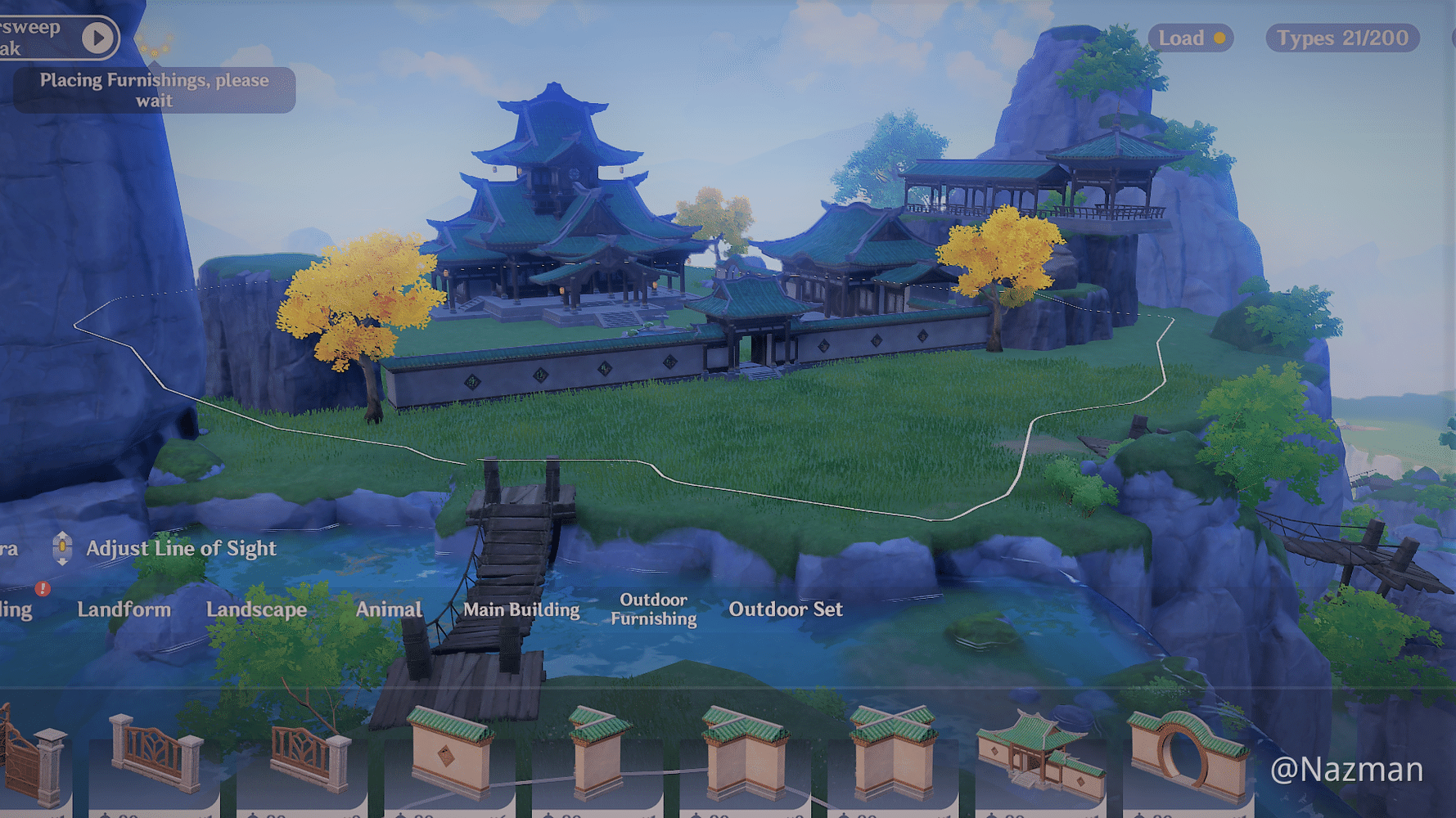1456x818 pixels.
Task: Click the Adjust Line of Sight arrows icon
Action: click(61, 548)
